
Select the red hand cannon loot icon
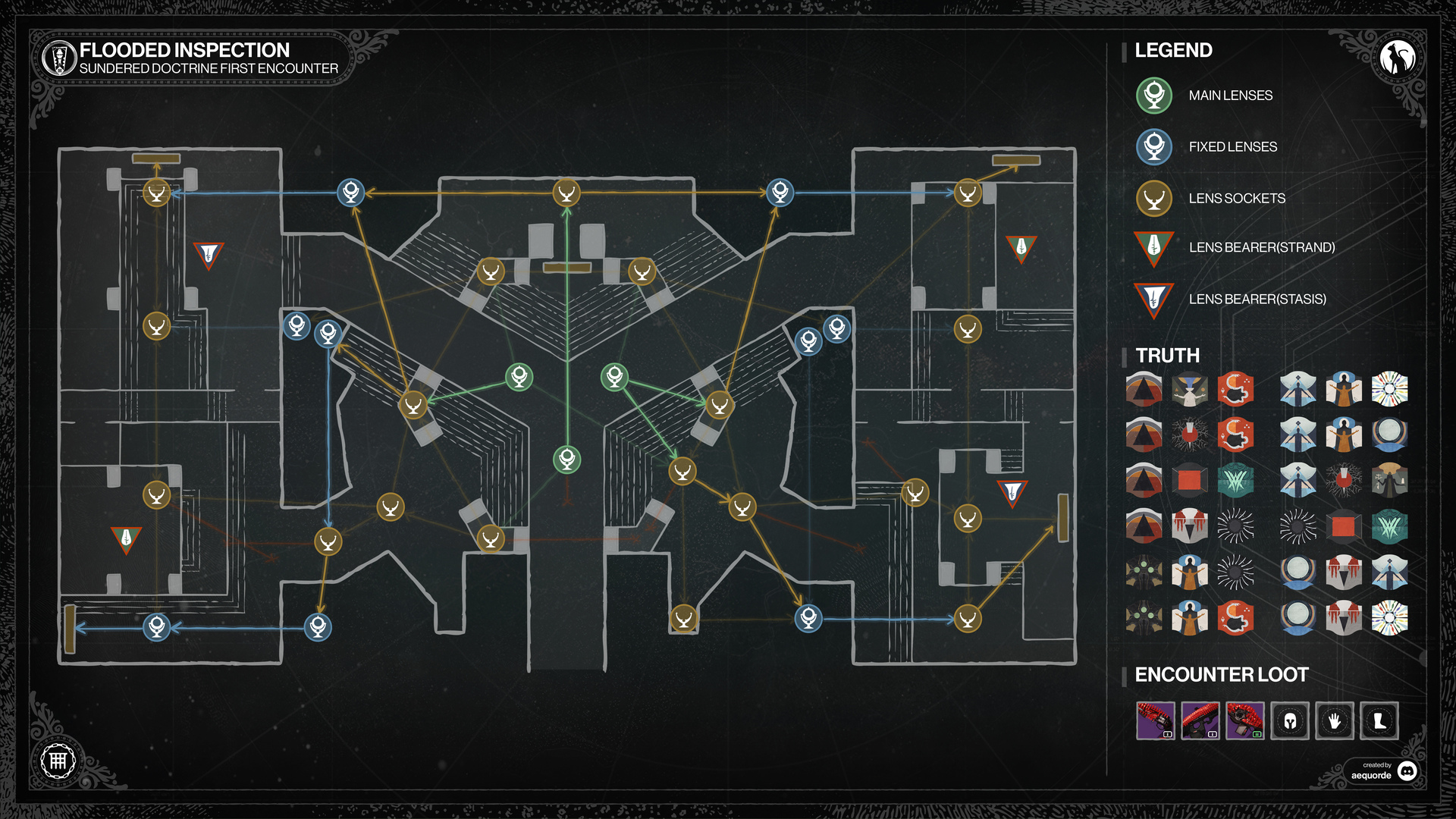coord(1155,720)
